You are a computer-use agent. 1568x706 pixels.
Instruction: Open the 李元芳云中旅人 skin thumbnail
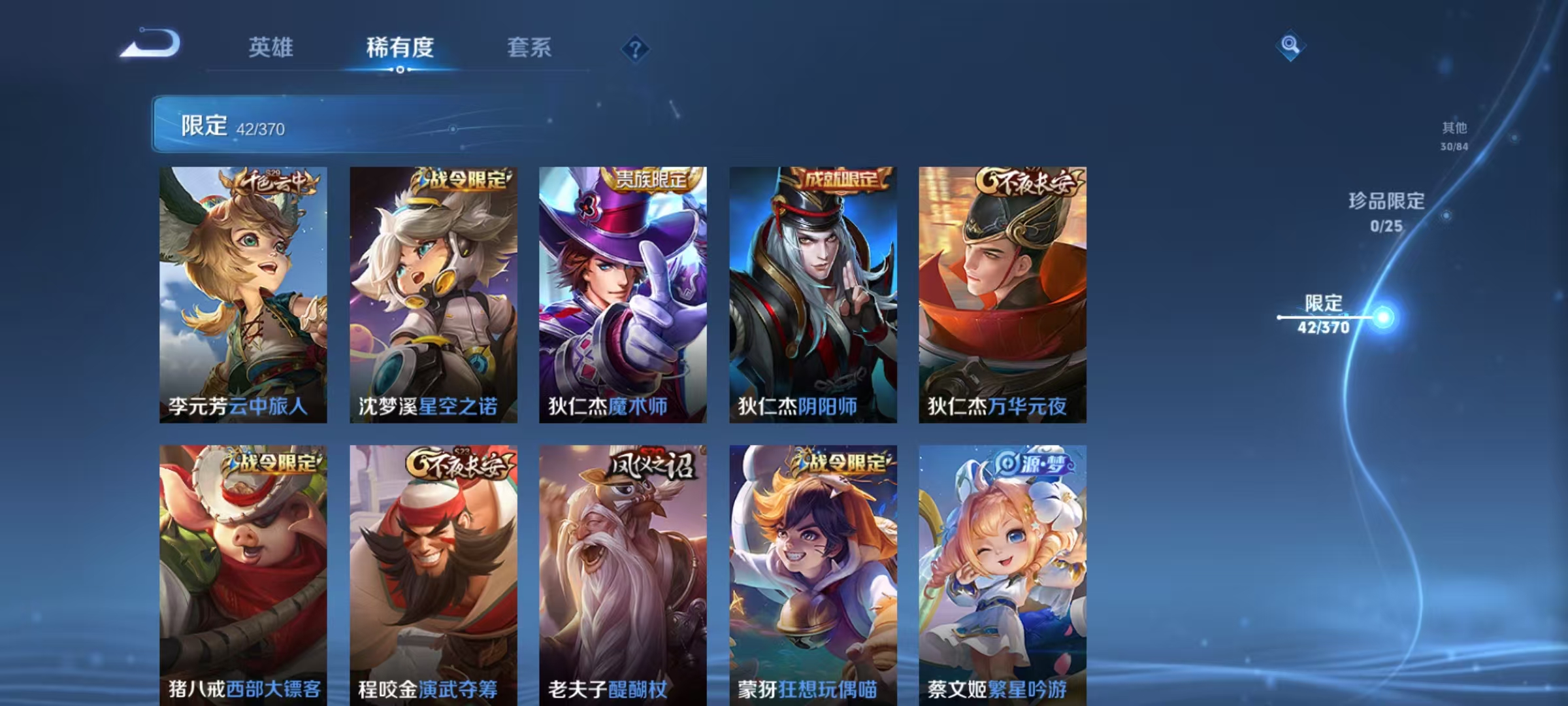click(242, 294)
